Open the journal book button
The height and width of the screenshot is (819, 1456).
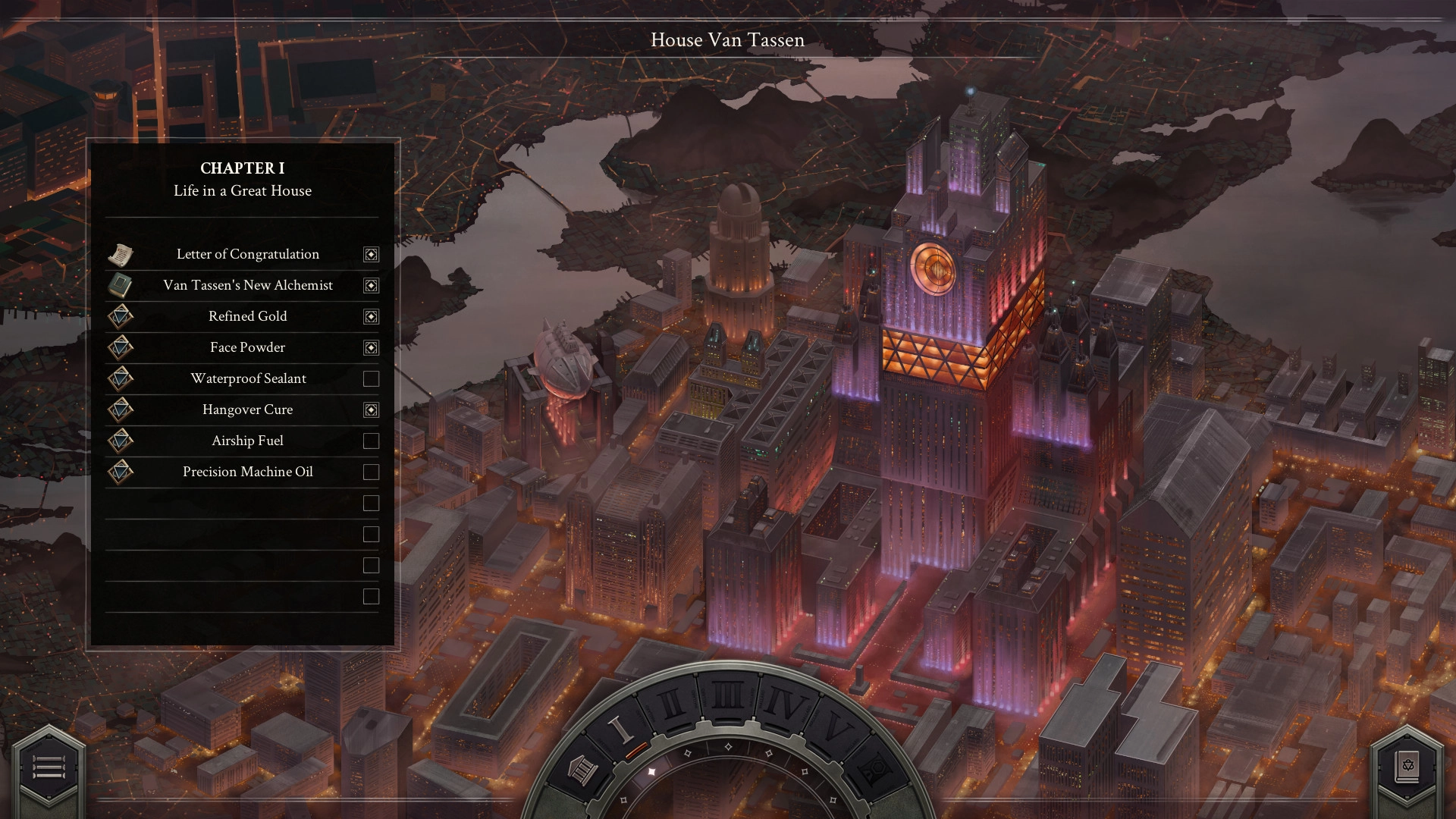tap(1407, 767)
